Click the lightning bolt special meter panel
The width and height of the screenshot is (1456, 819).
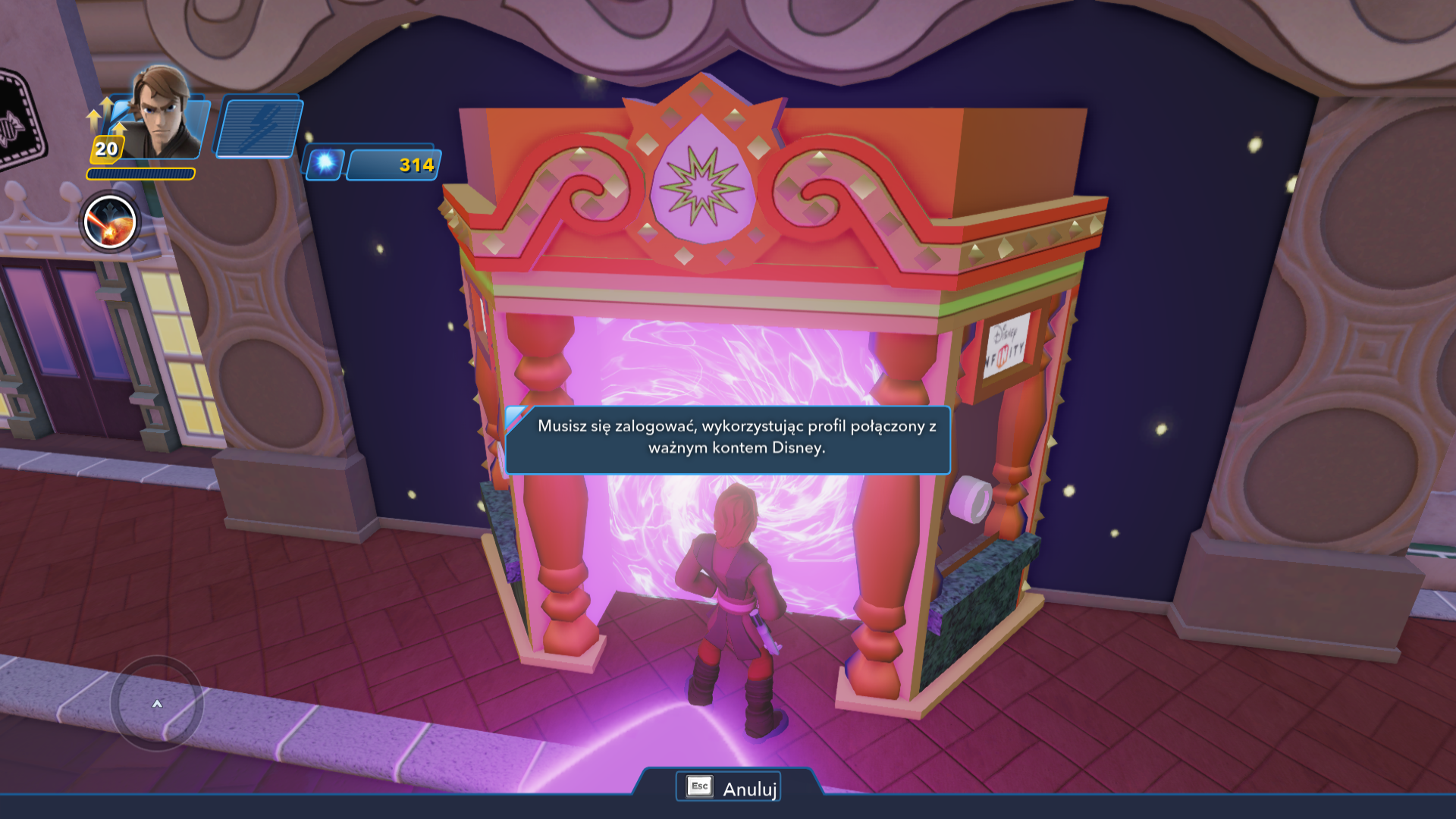(259, 127)
